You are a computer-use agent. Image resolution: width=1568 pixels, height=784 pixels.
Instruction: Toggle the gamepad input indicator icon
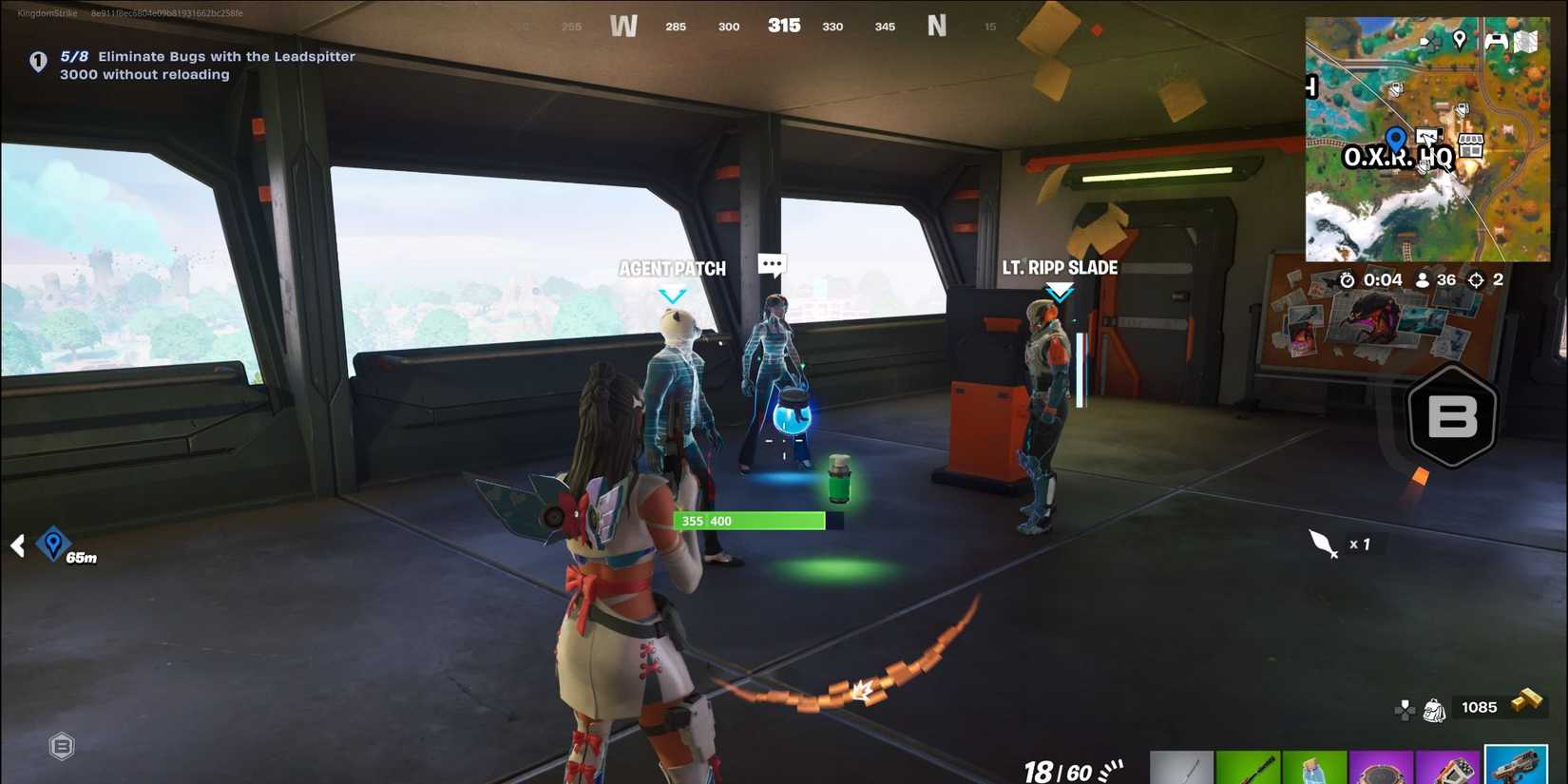point(1405,708)
